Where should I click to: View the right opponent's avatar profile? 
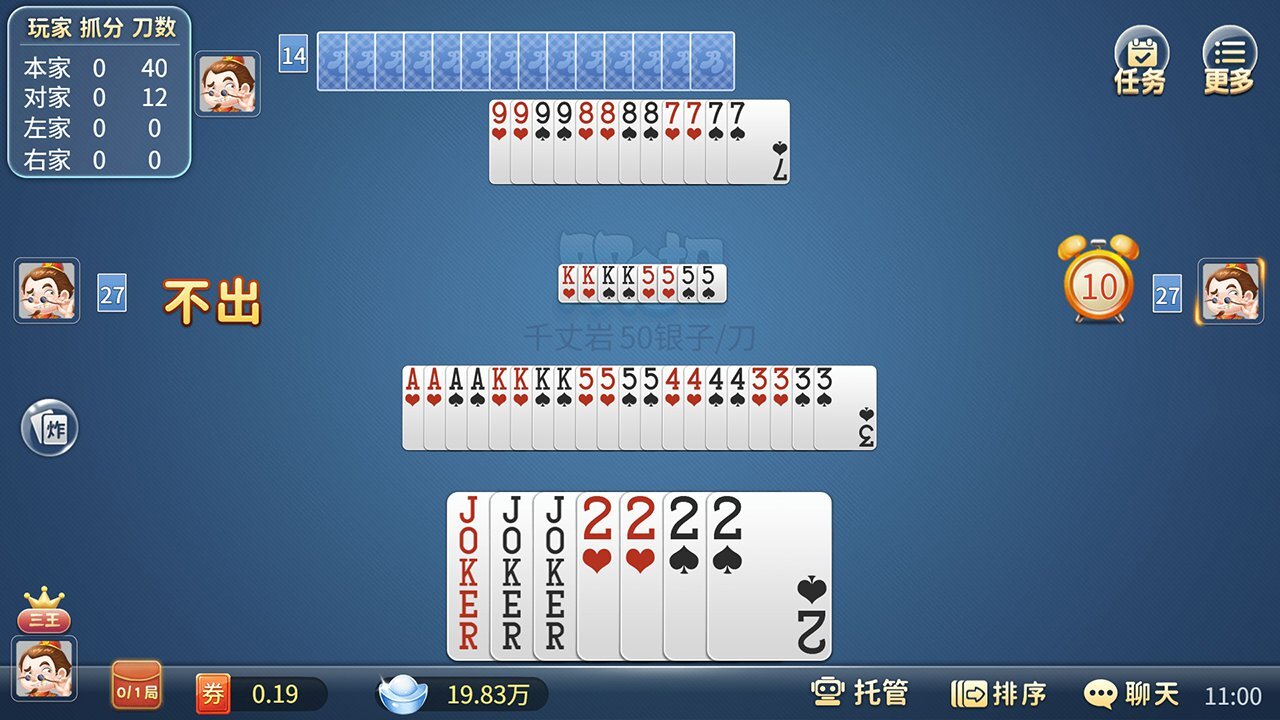tap(1230, 291)
